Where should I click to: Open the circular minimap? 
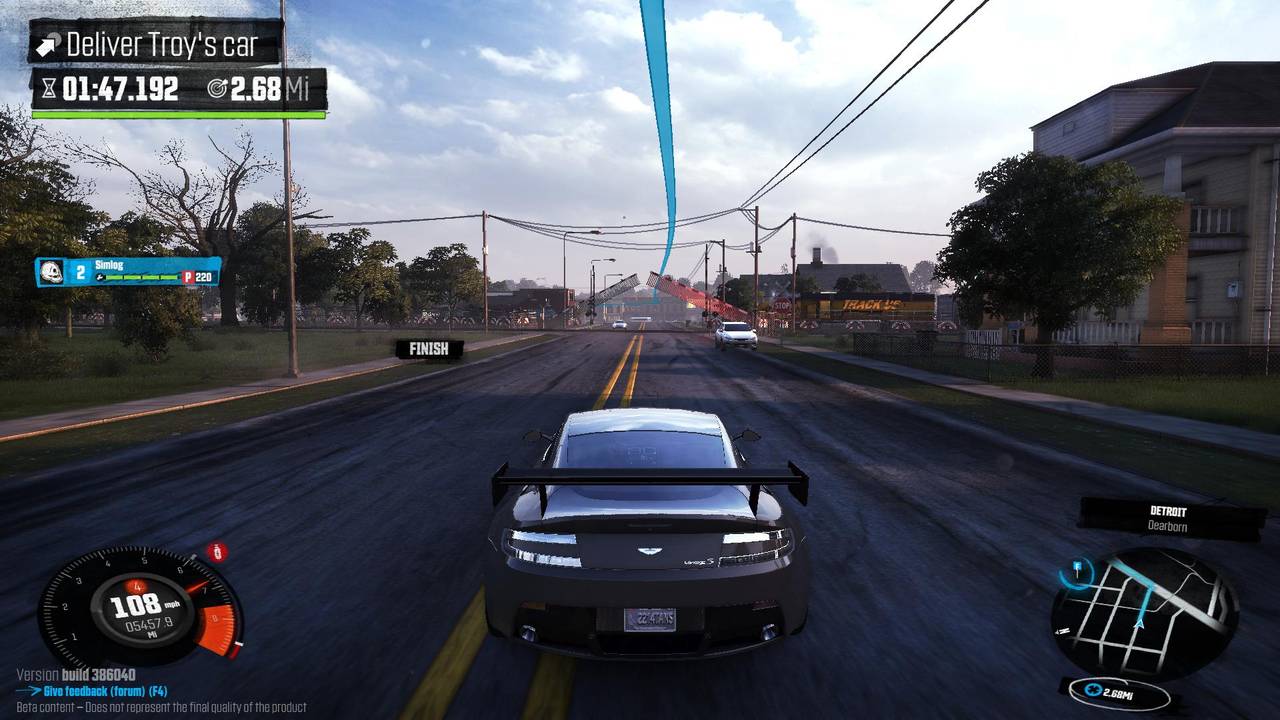[1144, 612]
